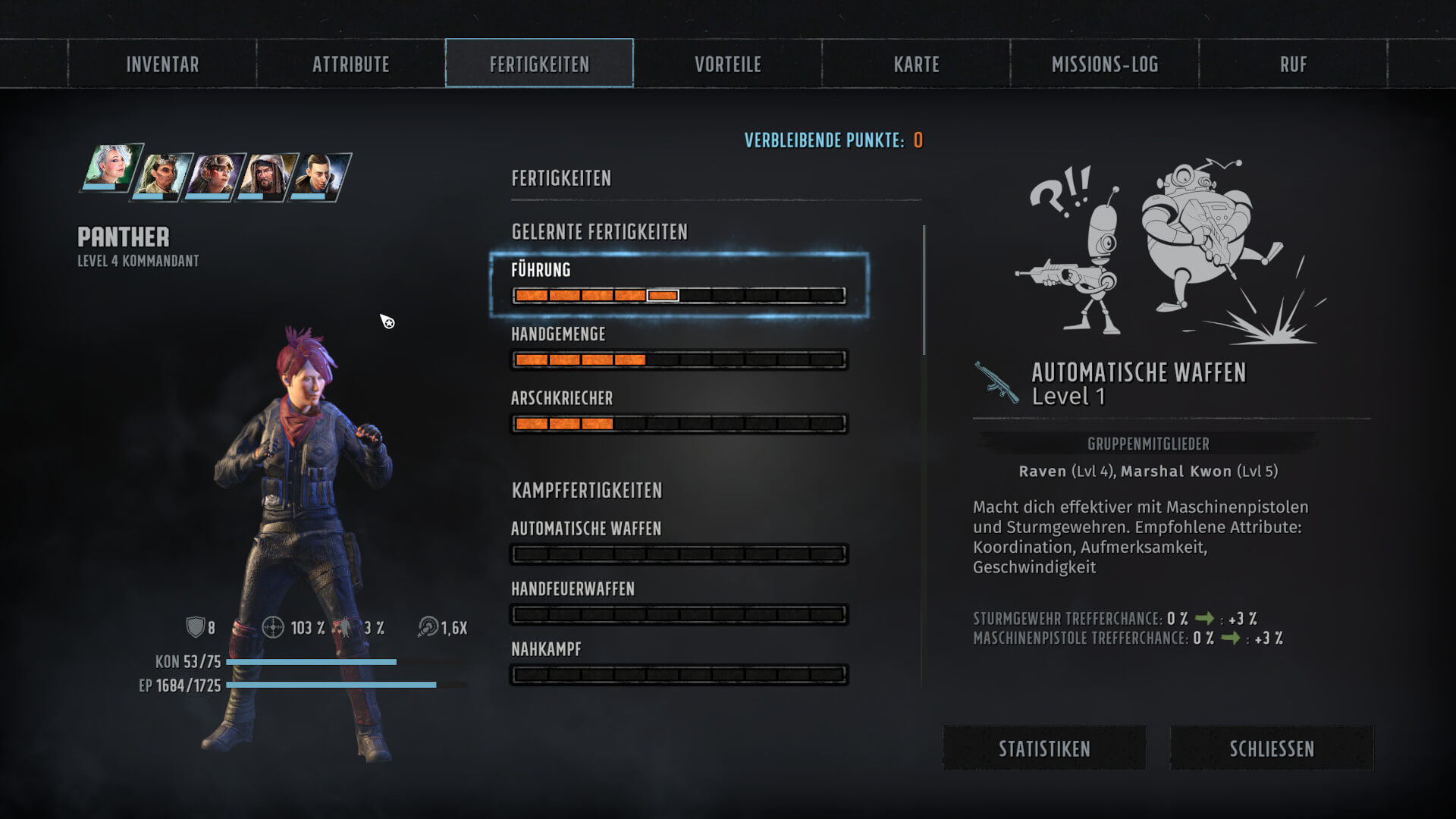Screen dimensions: 1456x819
Task: Select the Führung skill bar
Action: click(679, 295)
